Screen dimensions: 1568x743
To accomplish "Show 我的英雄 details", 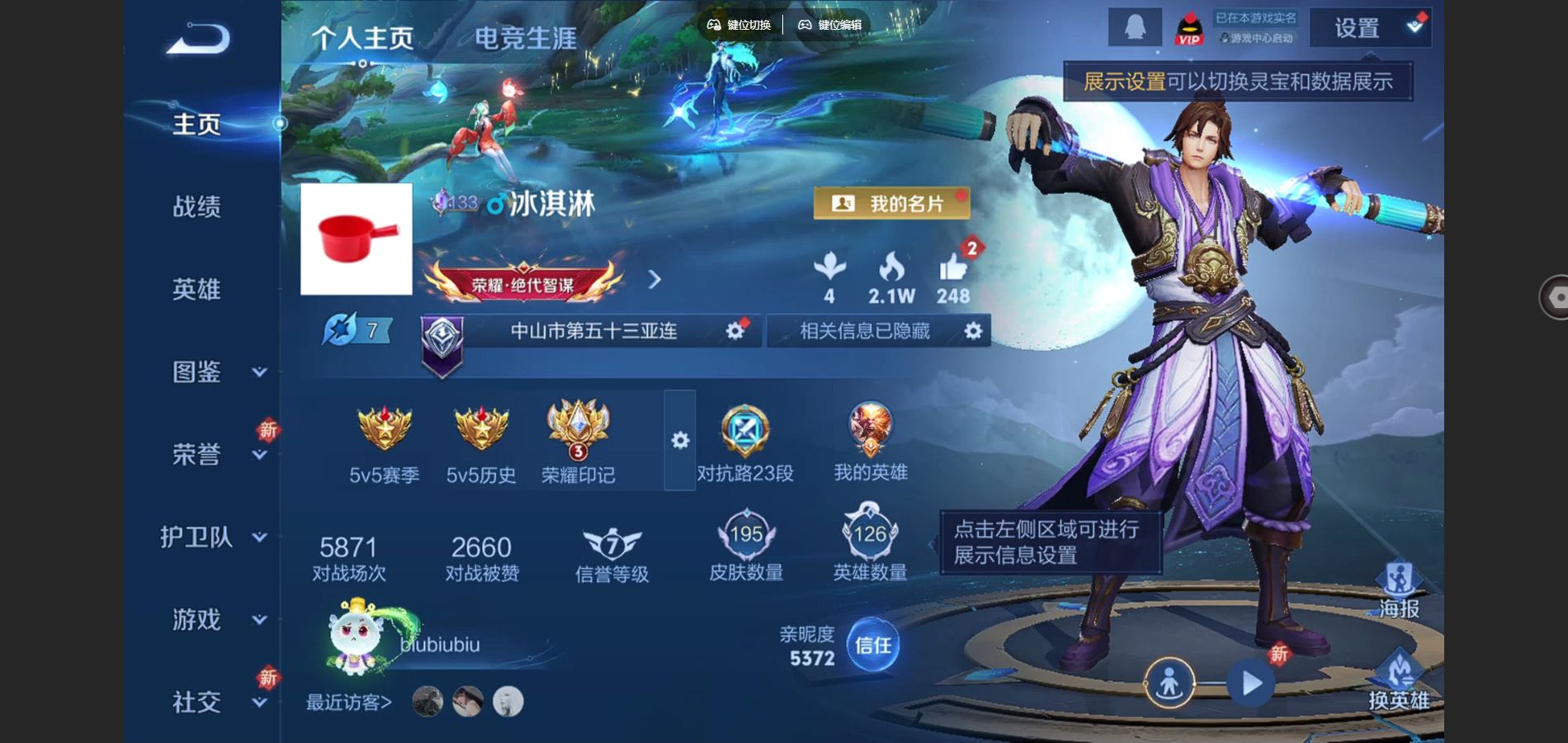I will 871,442.
